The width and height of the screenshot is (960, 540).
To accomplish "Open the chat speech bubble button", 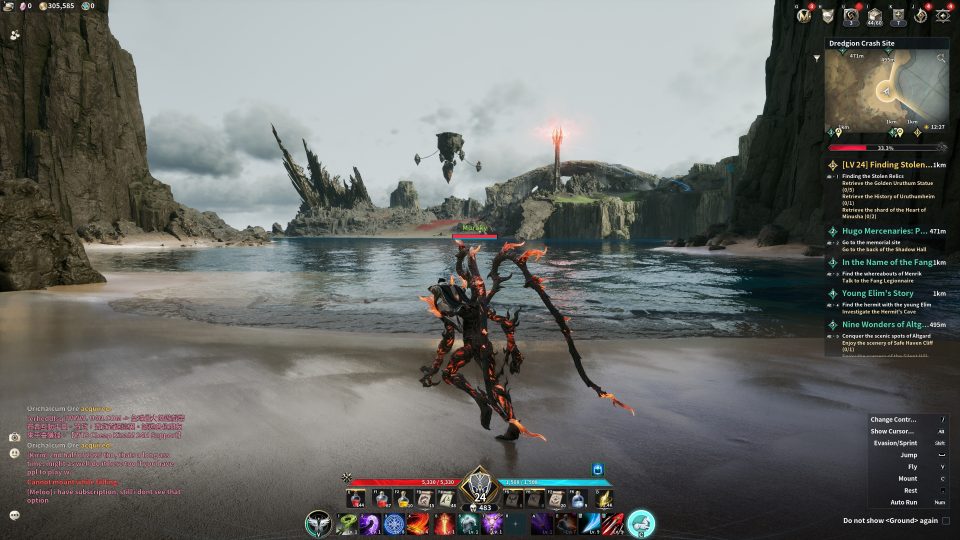I will (x=15, y=515).
